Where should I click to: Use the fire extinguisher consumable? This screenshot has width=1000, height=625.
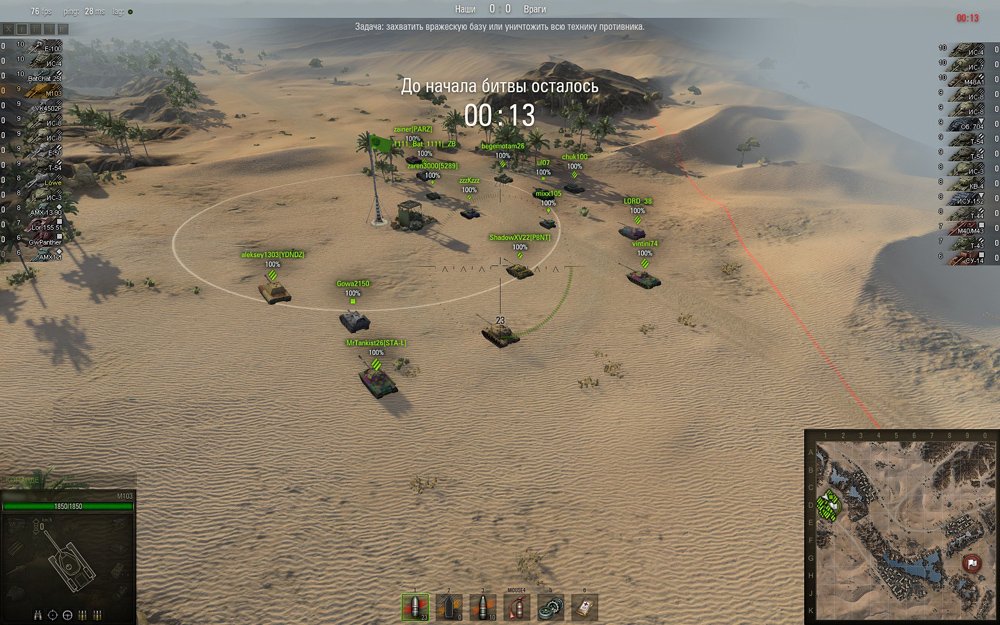pos(516,606)
